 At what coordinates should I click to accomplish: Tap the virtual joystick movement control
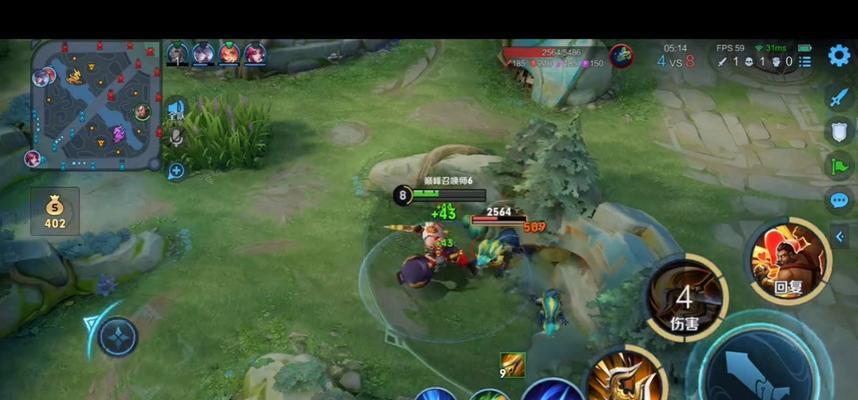[x=117, y=337]
